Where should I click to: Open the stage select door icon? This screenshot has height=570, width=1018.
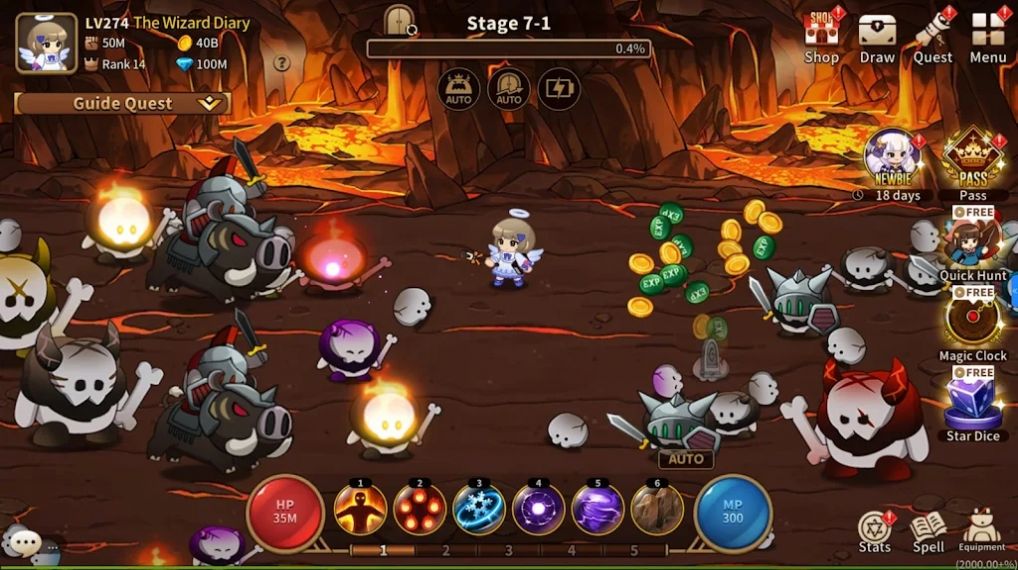point(399,19)
